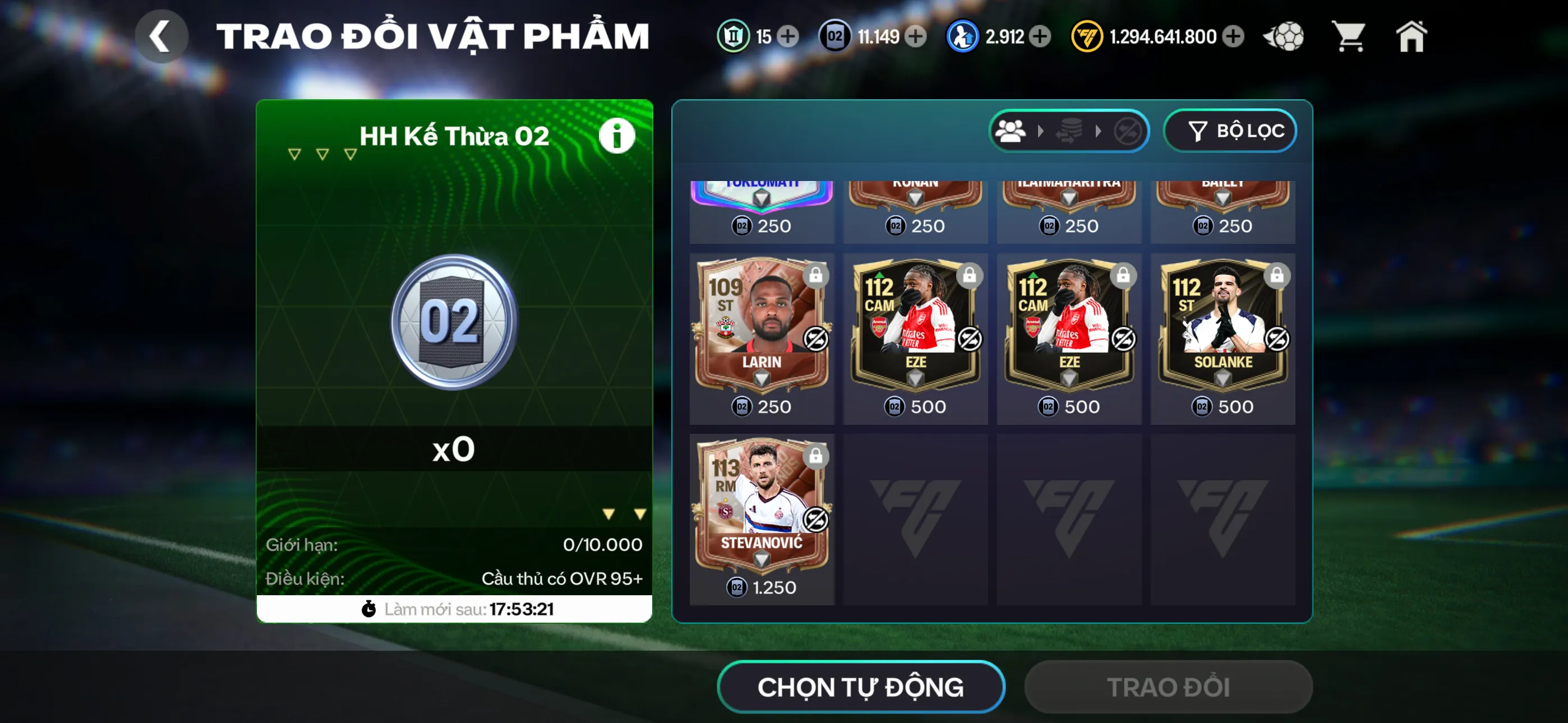Image resolution: width=1568 pixels, height=723 pixels.
Task: Toggle the lock on Solanke's card
Action: pos(1278,276)
